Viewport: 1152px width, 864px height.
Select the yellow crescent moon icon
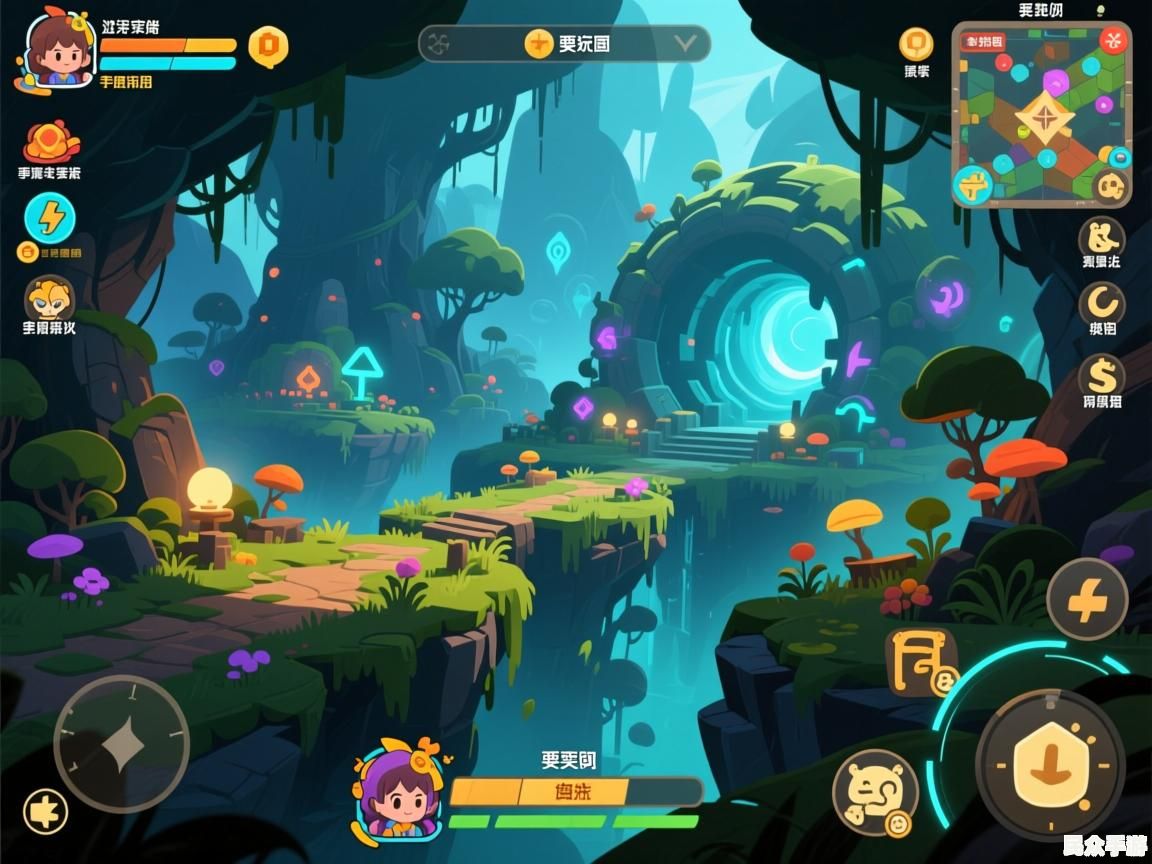[1102, 304]
